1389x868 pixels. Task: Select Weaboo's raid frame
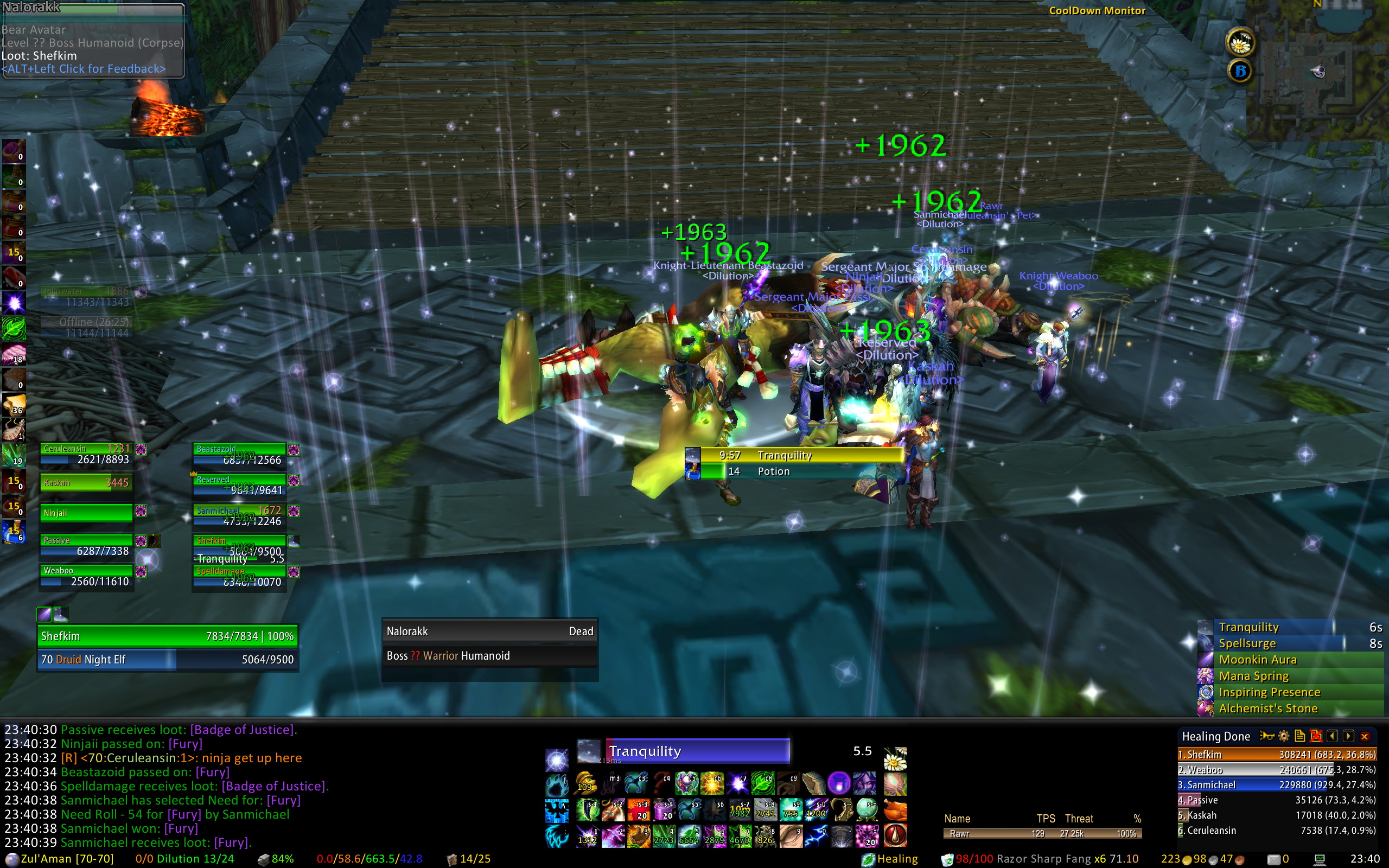tap(86, 576)
